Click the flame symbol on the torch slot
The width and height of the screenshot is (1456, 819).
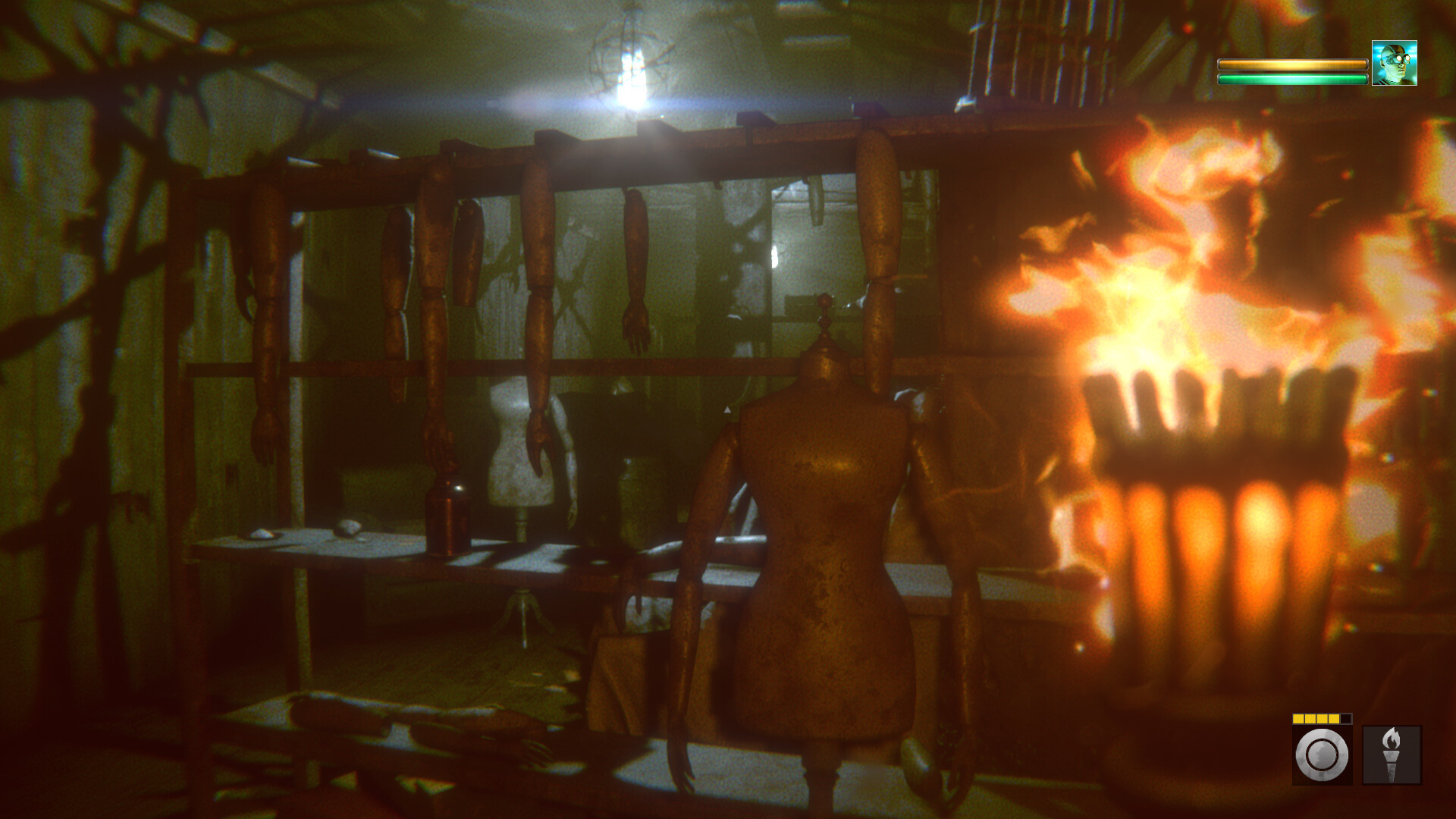[1392, 737]
